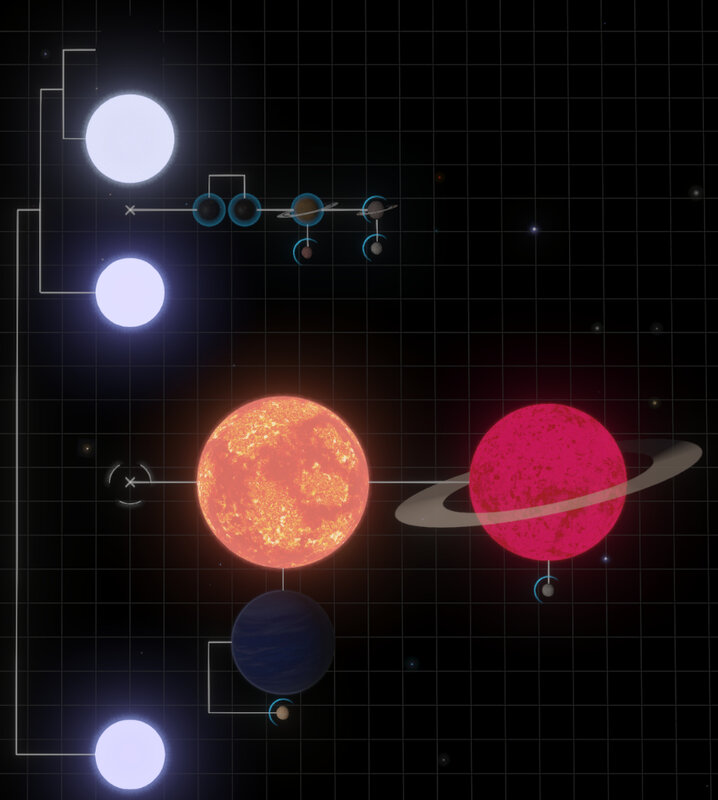Screen dimensions: 718x800
Task: Pick the small moon beside the dark blue giant
Action: [284, 712]
